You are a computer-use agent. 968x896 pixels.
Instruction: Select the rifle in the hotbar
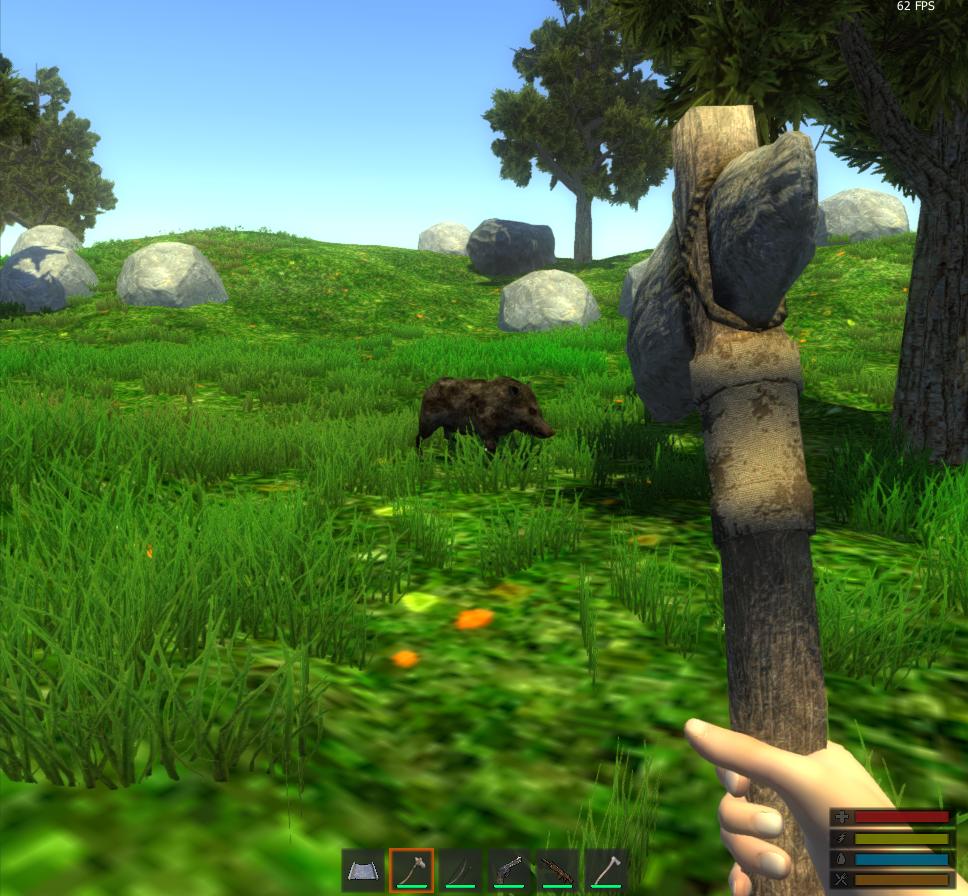click(x=557, y=870)
